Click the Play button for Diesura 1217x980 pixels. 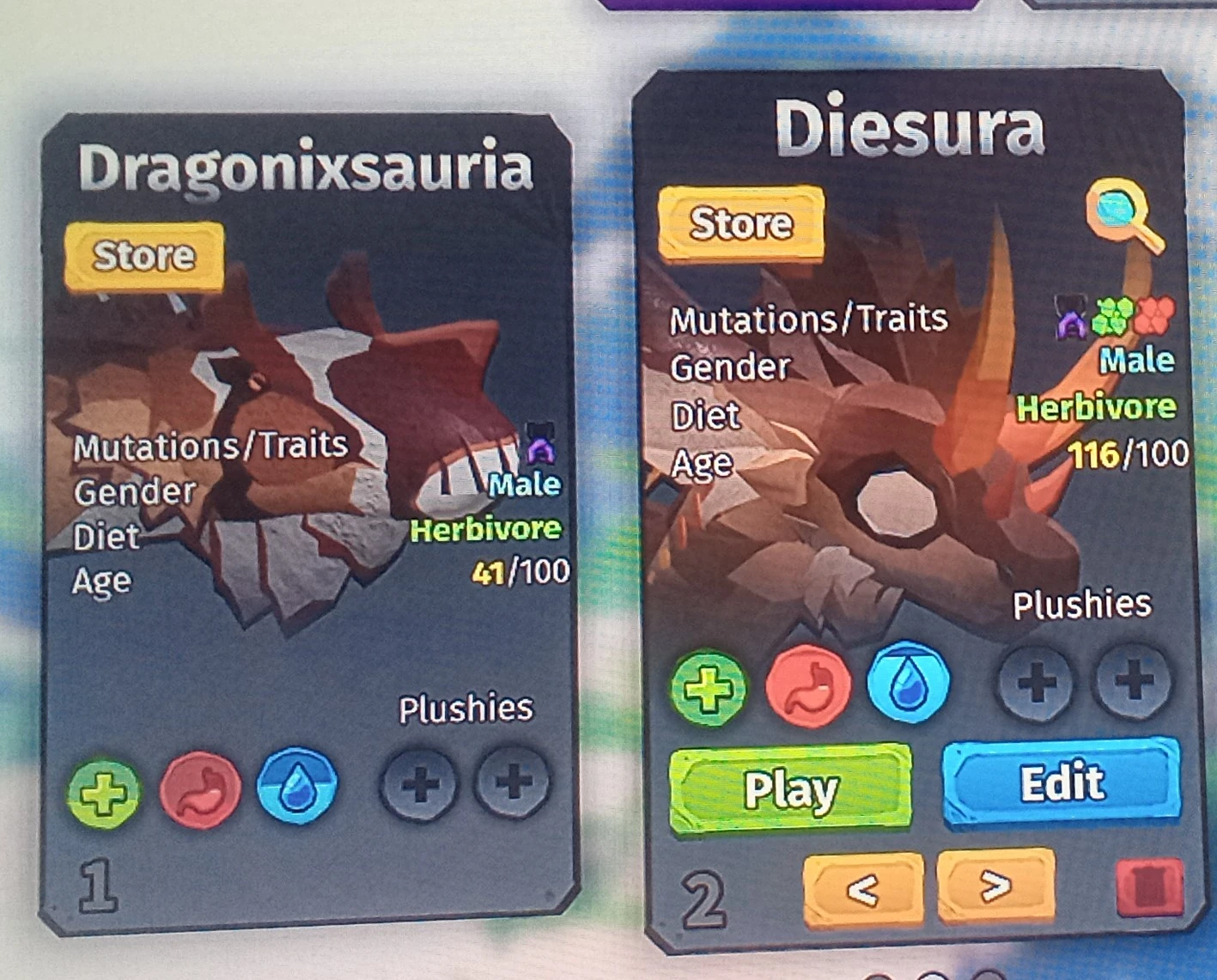[x=791, y=789]
